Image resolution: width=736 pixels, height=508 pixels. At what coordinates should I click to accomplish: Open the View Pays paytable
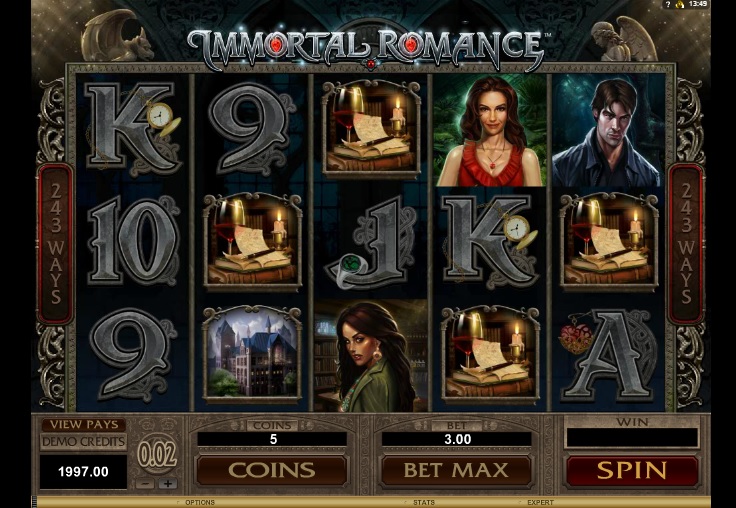point(83,425)
